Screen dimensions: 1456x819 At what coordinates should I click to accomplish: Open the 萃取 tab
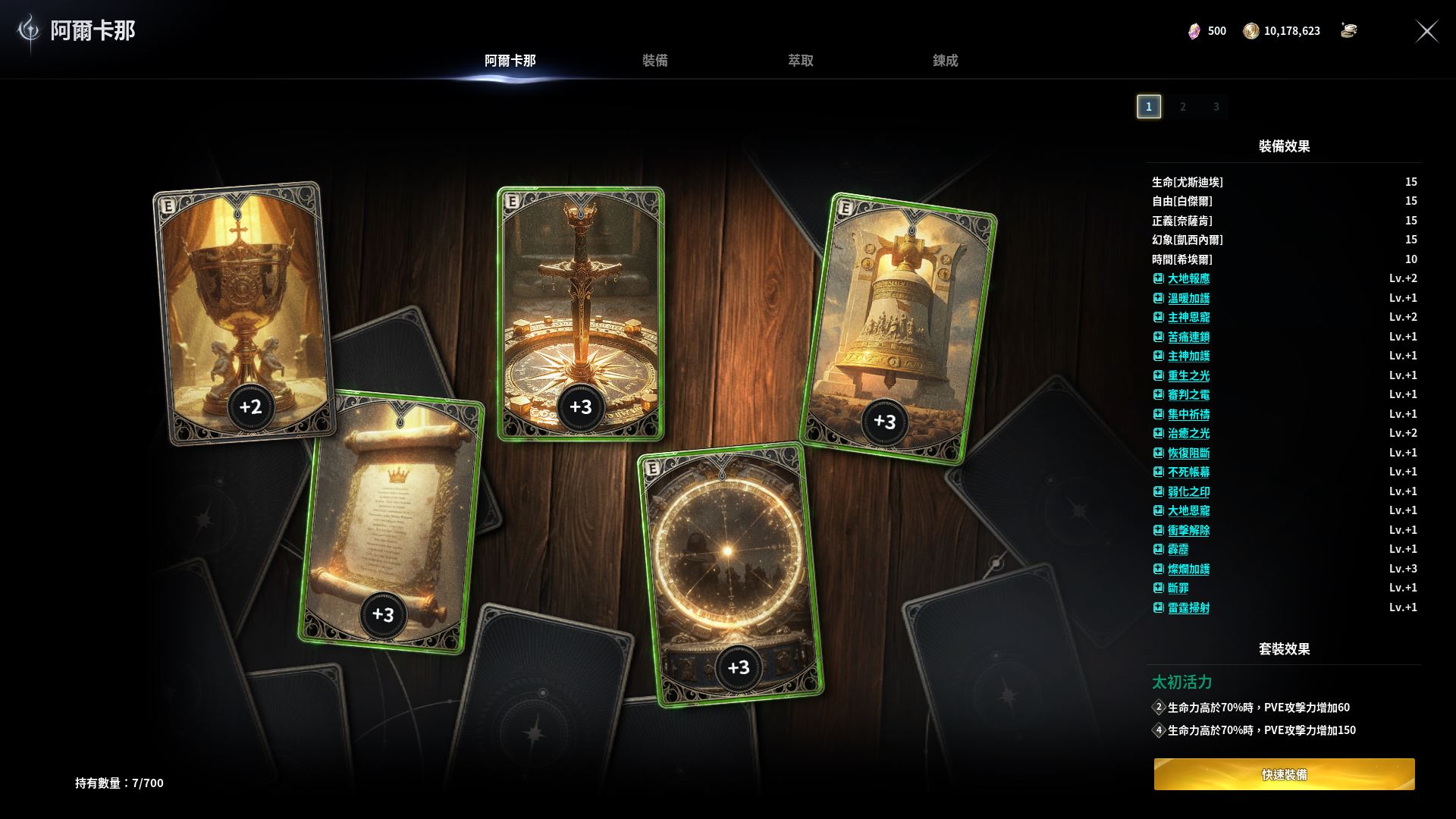click(800, 61)
